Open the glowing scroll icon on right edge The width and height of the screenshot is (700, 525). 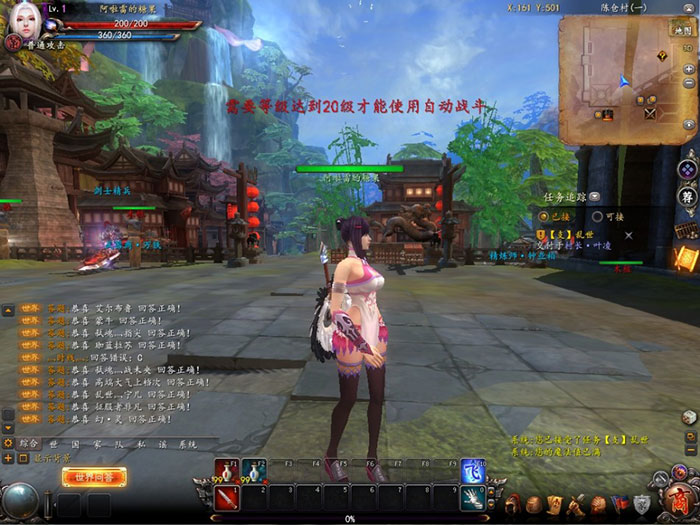(x=685, y=257)
